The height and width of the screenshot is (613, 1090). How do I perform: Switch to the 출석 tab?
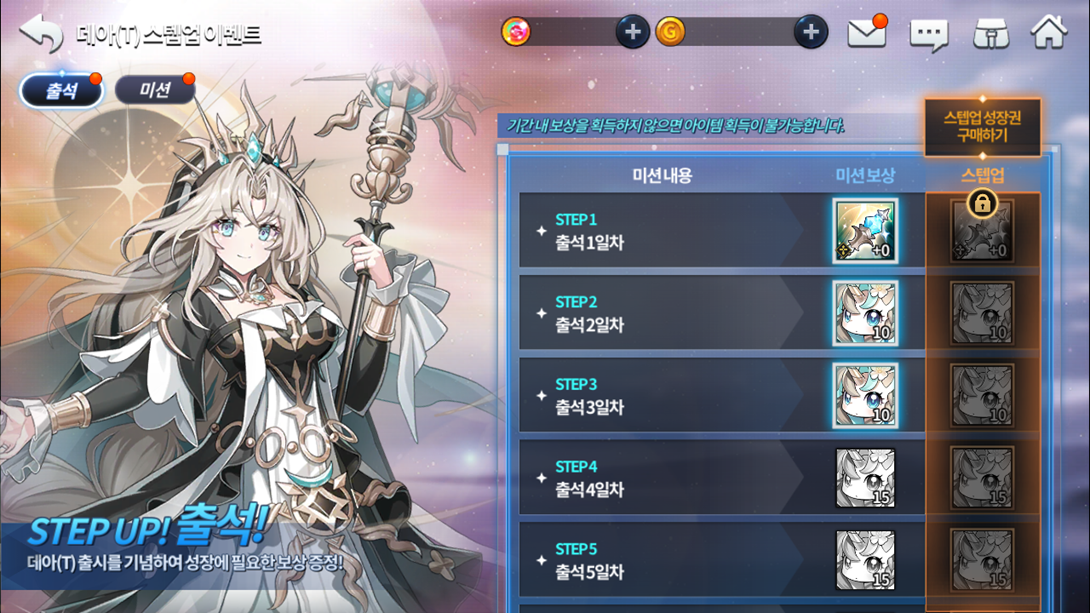62,91
